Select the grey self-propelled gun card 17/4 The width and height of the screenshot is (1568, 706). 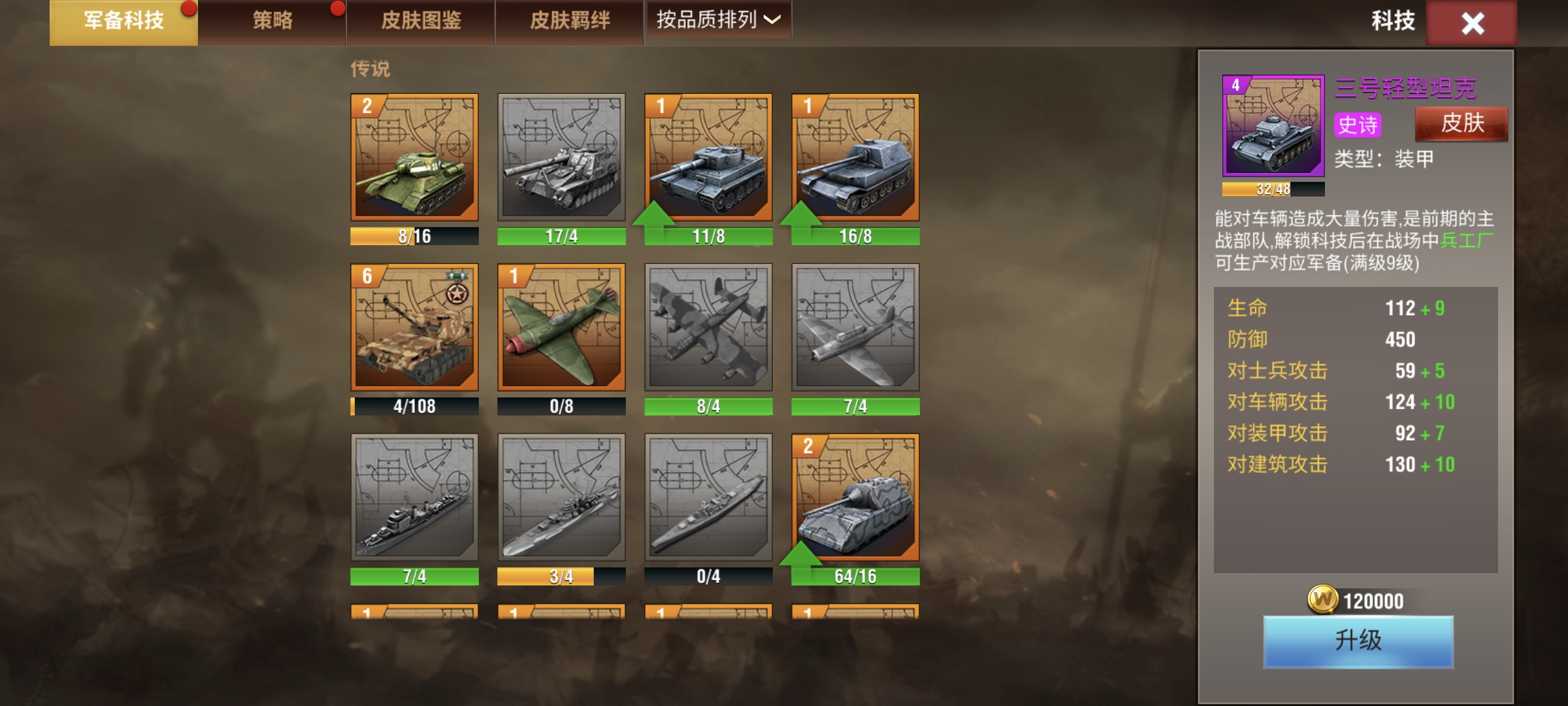(x=561, y=157)
